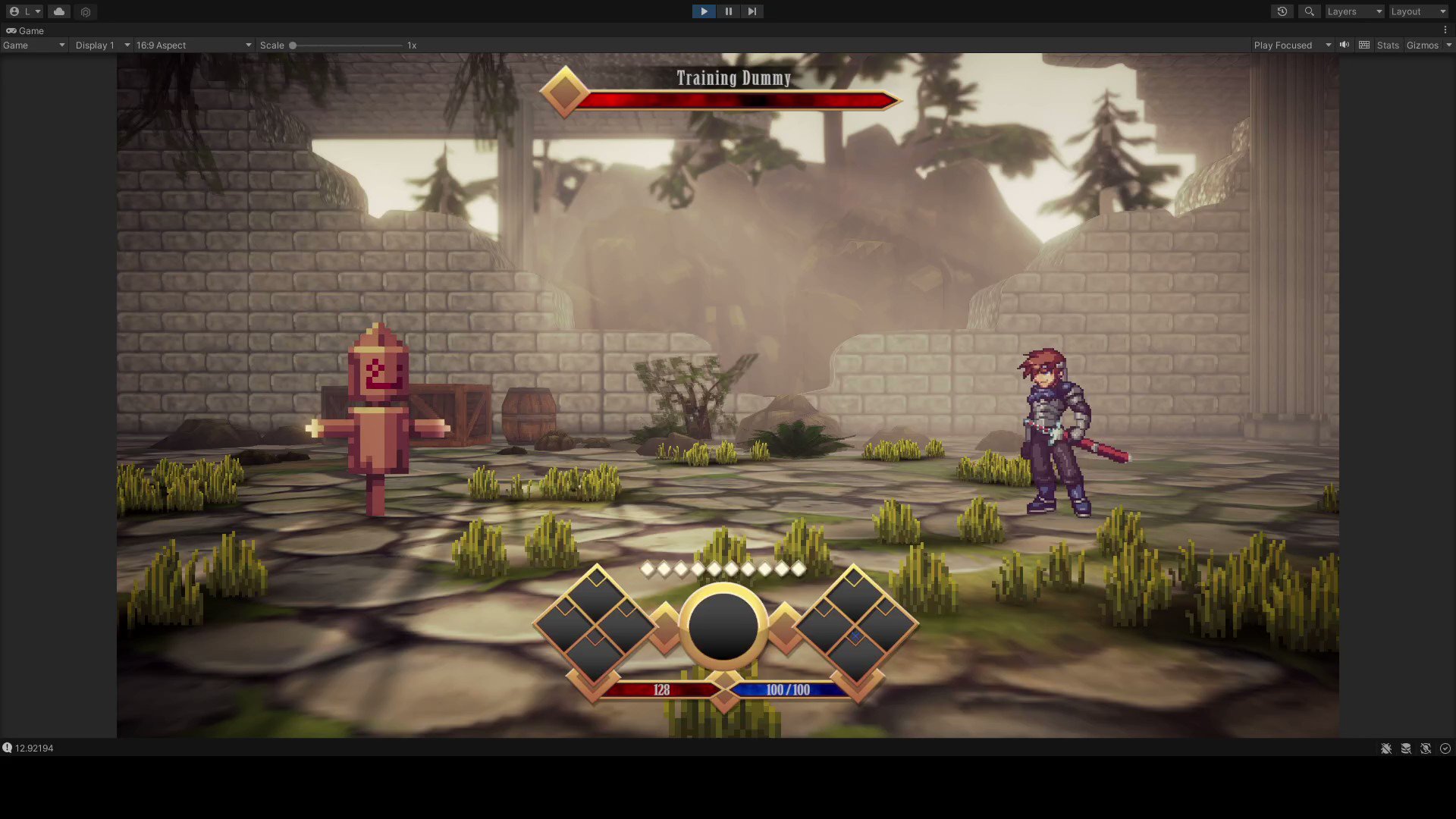Click the version history icon near Layers
This screenshot has width=1456, height=819.
pyautogui.click(x=1282, y=11)
